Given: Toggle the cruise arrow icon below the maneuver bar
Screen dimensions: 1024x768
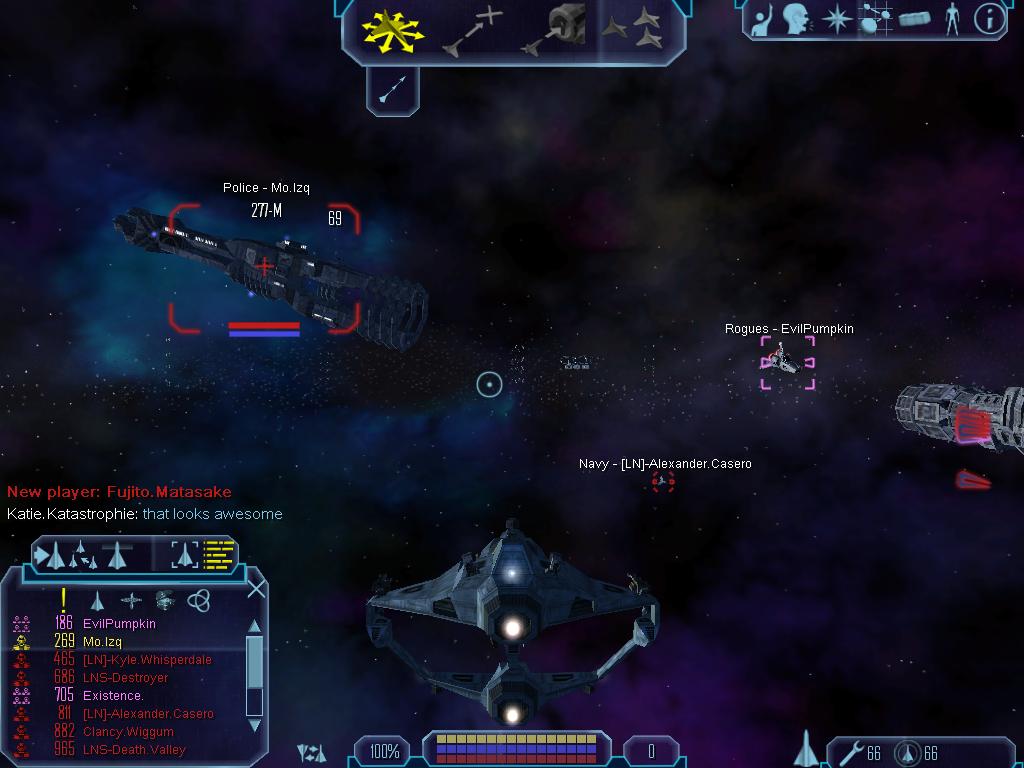Looking at the screenshot, I should click(x=392, y=90).
